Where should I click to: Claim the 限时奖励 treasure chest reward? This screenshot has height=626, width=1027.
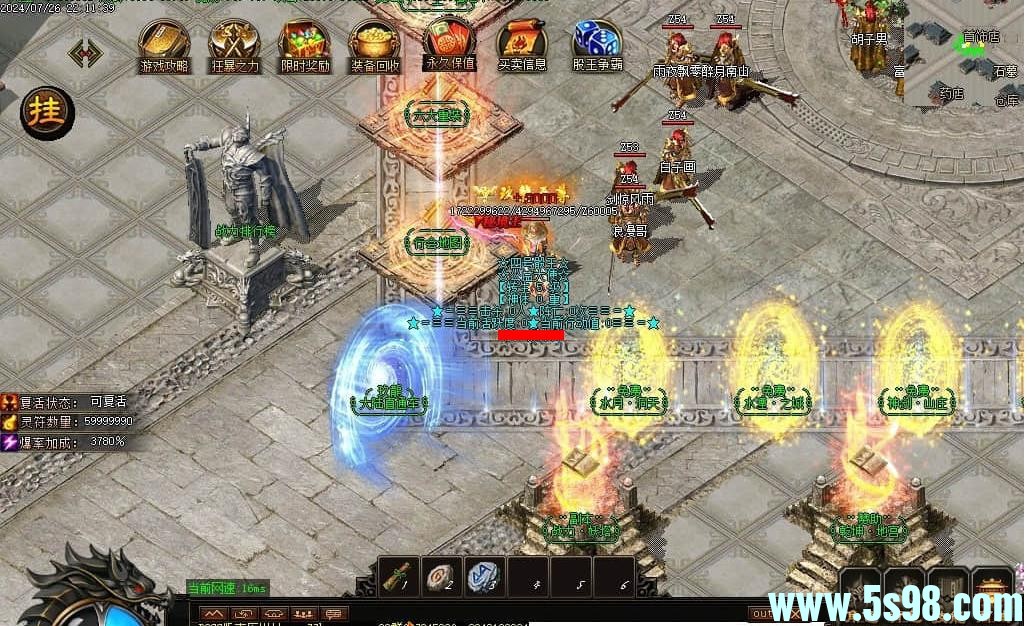(x=305, y=42)
